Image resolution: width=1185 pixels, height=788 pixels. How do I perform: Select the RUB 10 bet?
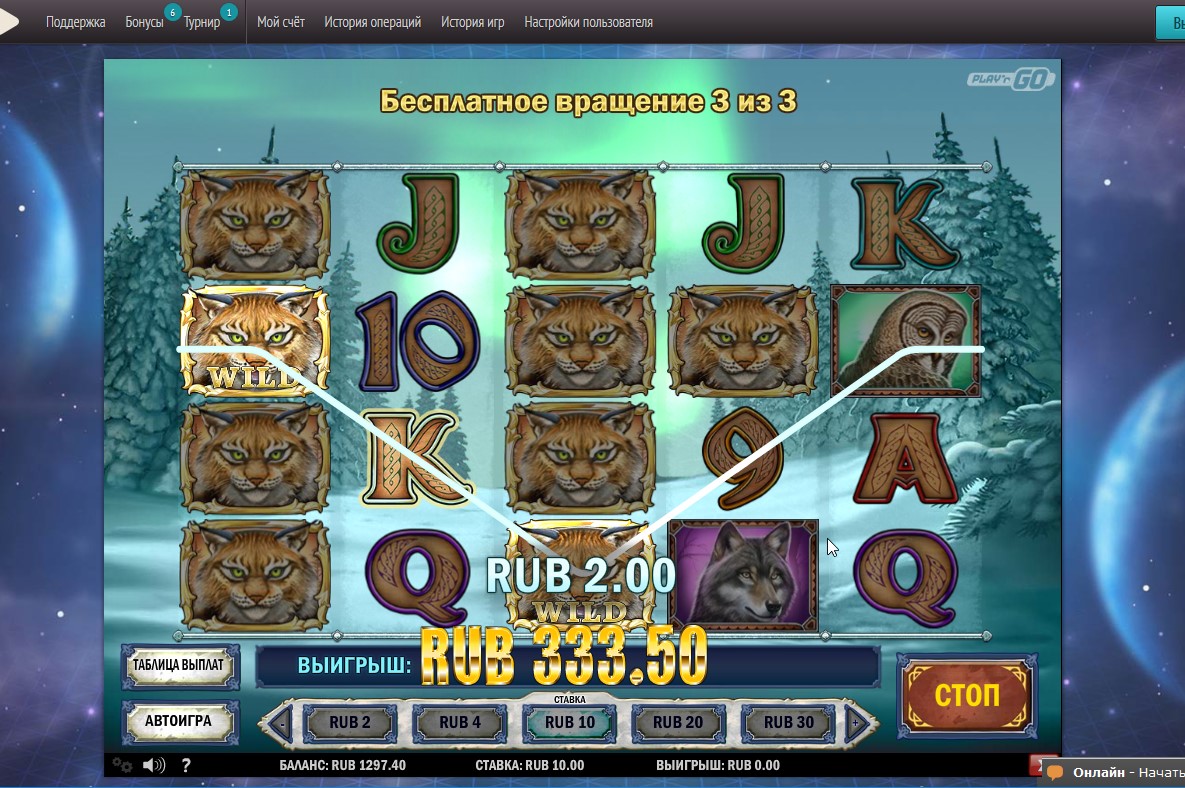570,722
